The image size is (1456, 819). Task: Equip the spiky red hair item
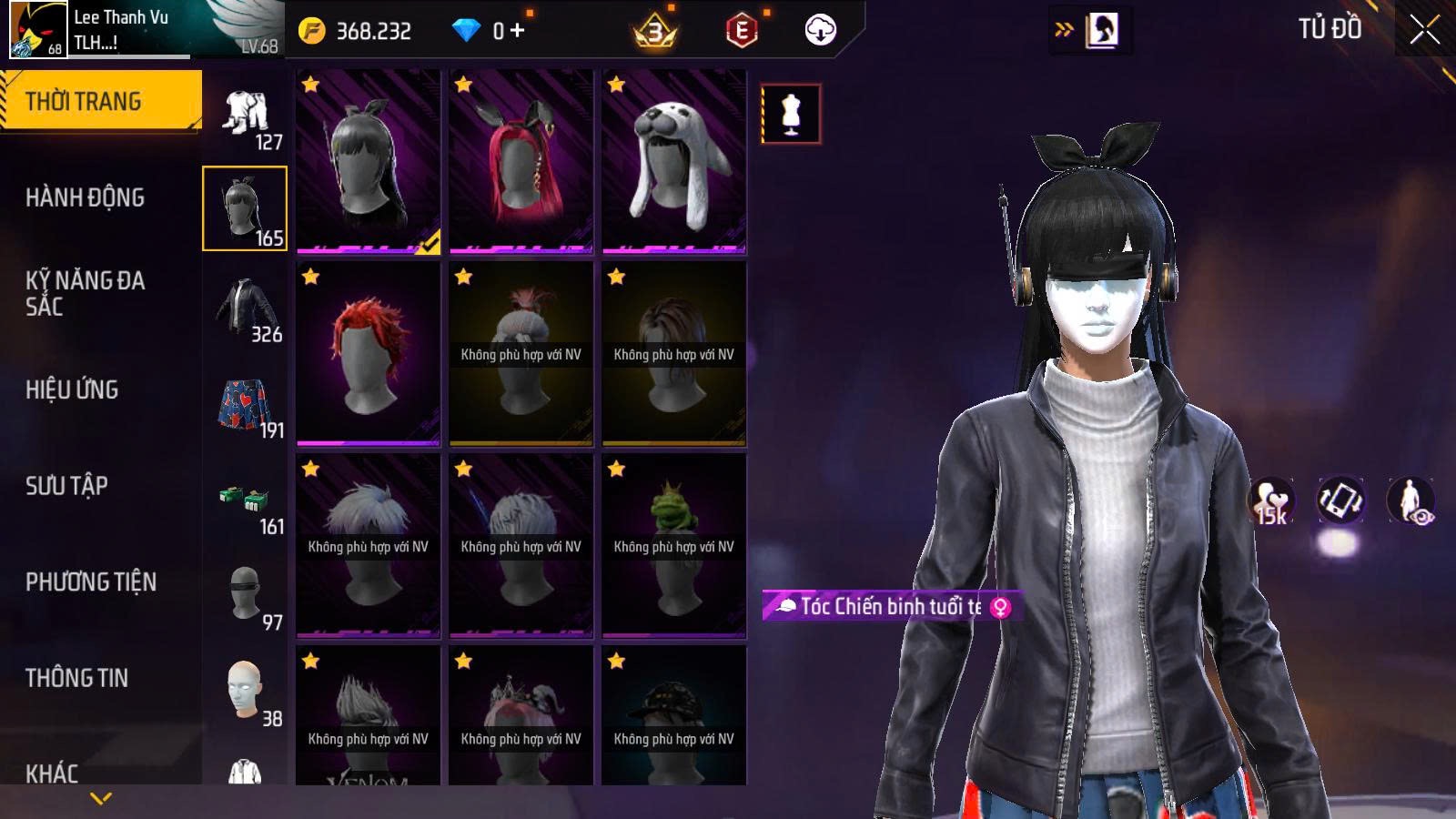click(369, 353)
